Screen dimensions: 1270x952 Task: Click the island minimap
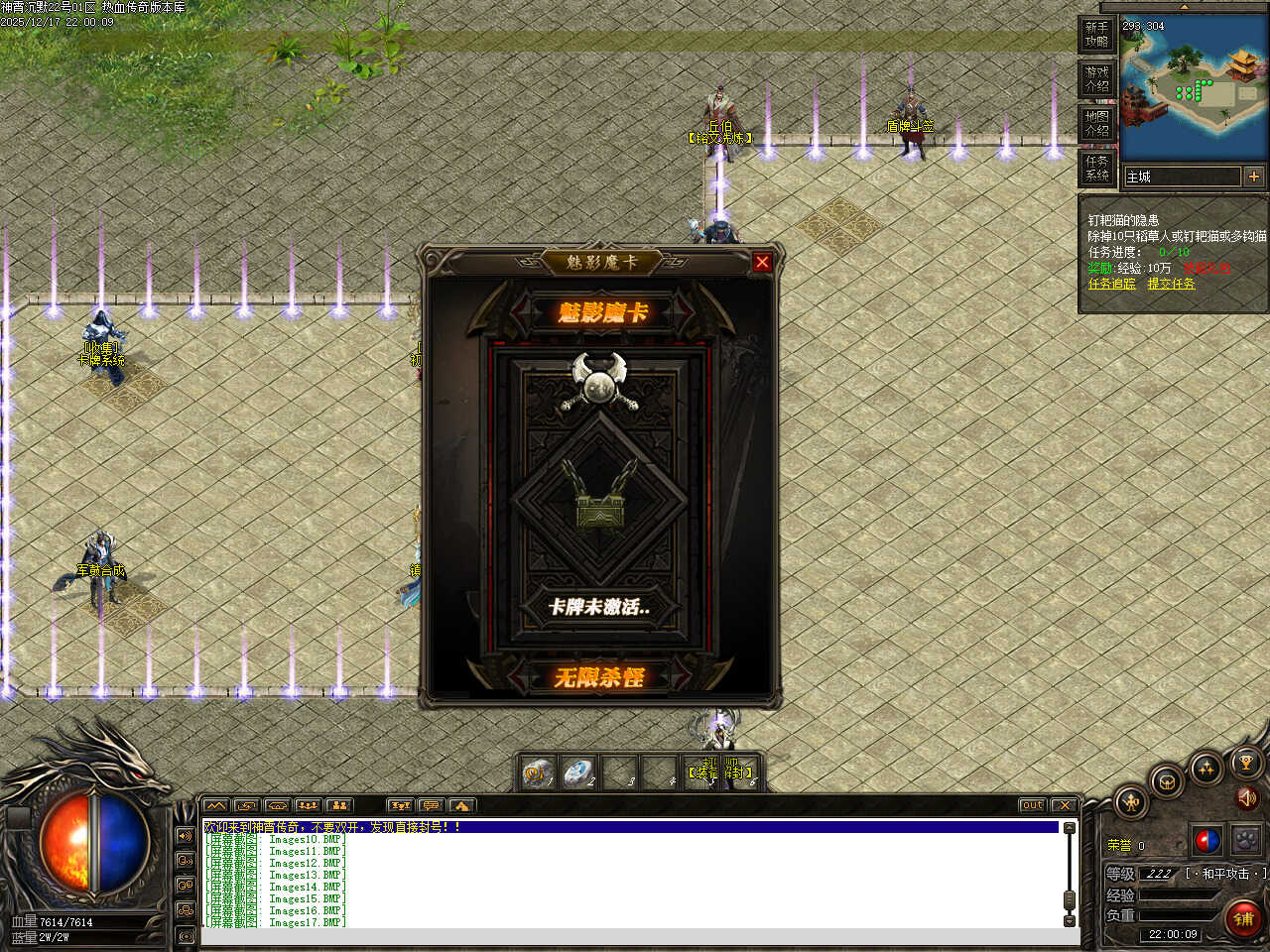(x=1195, y=89)
